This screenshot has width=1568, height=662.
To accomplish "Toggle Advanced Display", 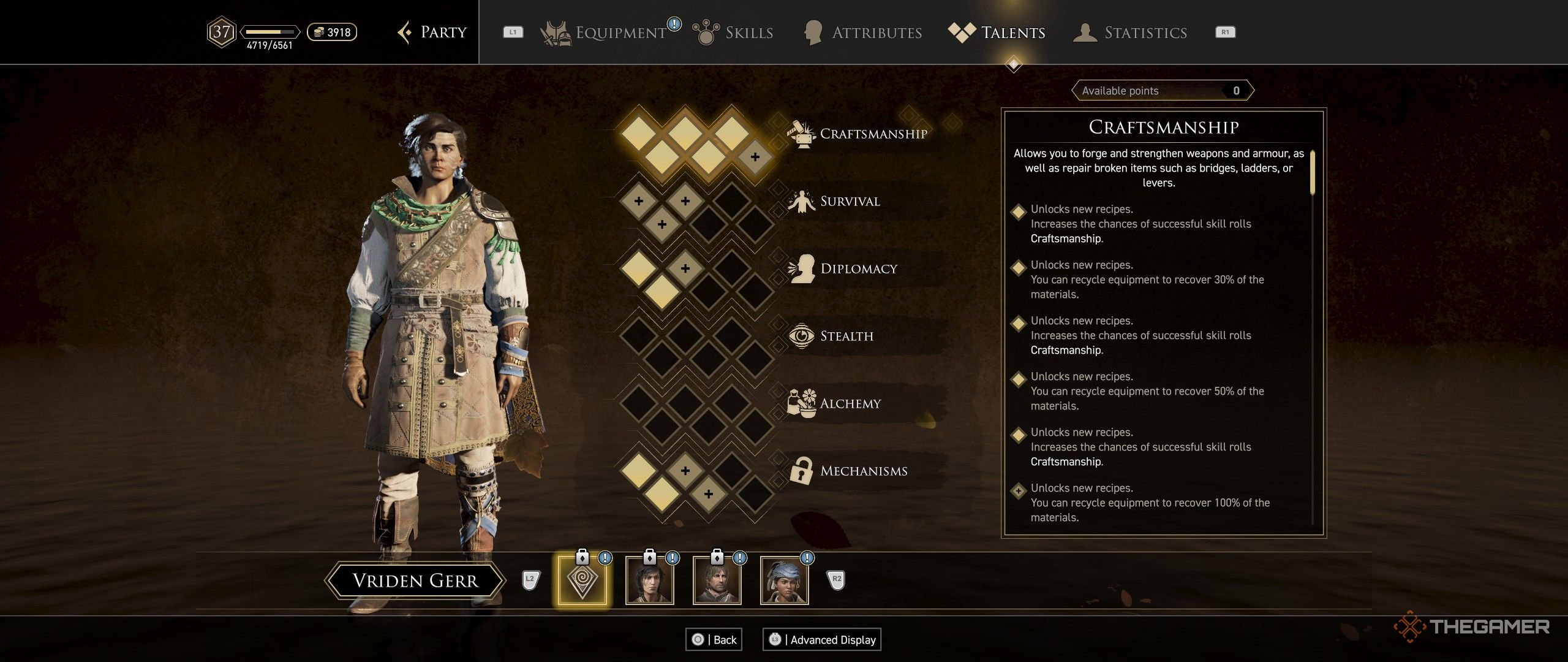I will click(x=822, y=639).
